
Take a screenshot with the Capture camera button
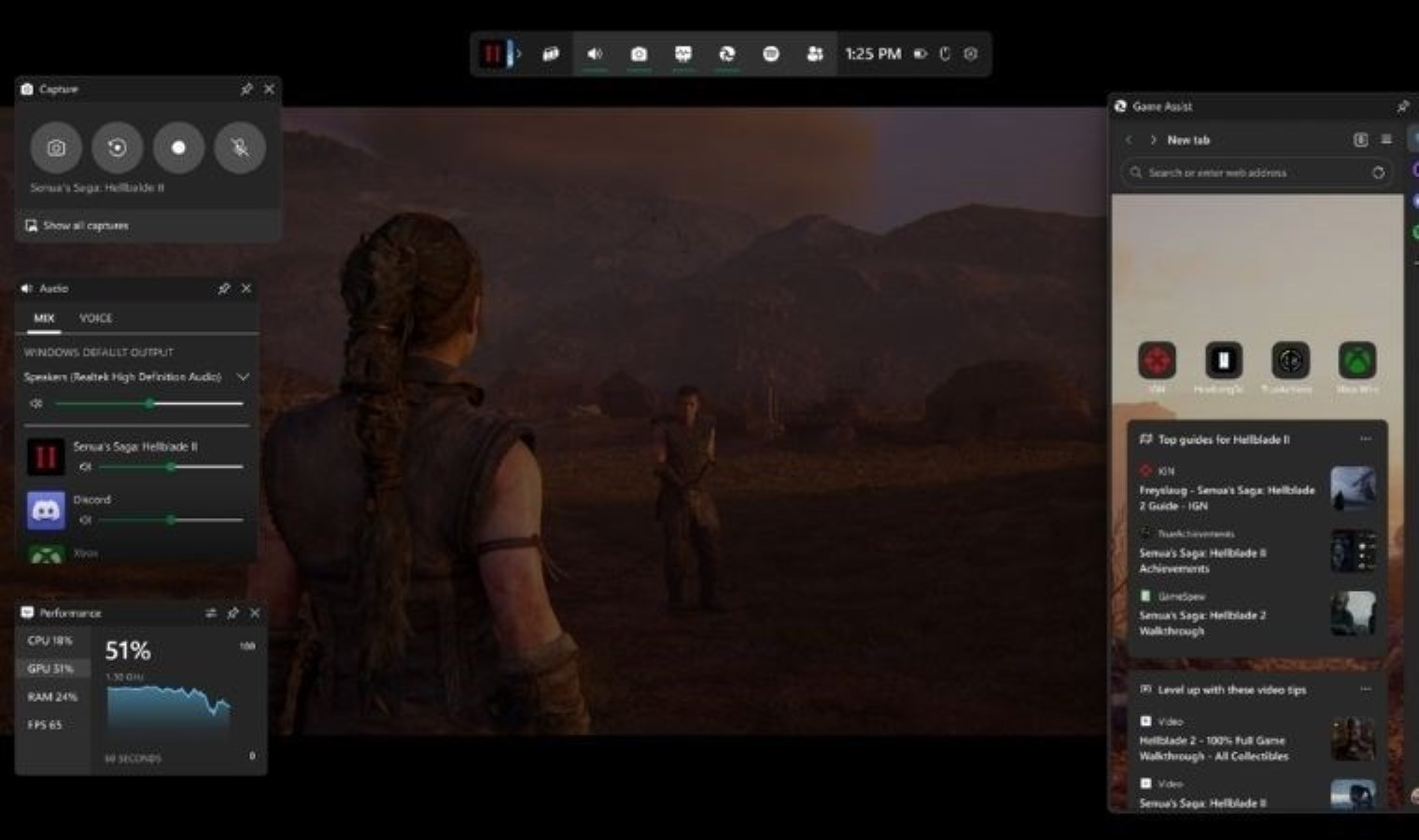56,147
